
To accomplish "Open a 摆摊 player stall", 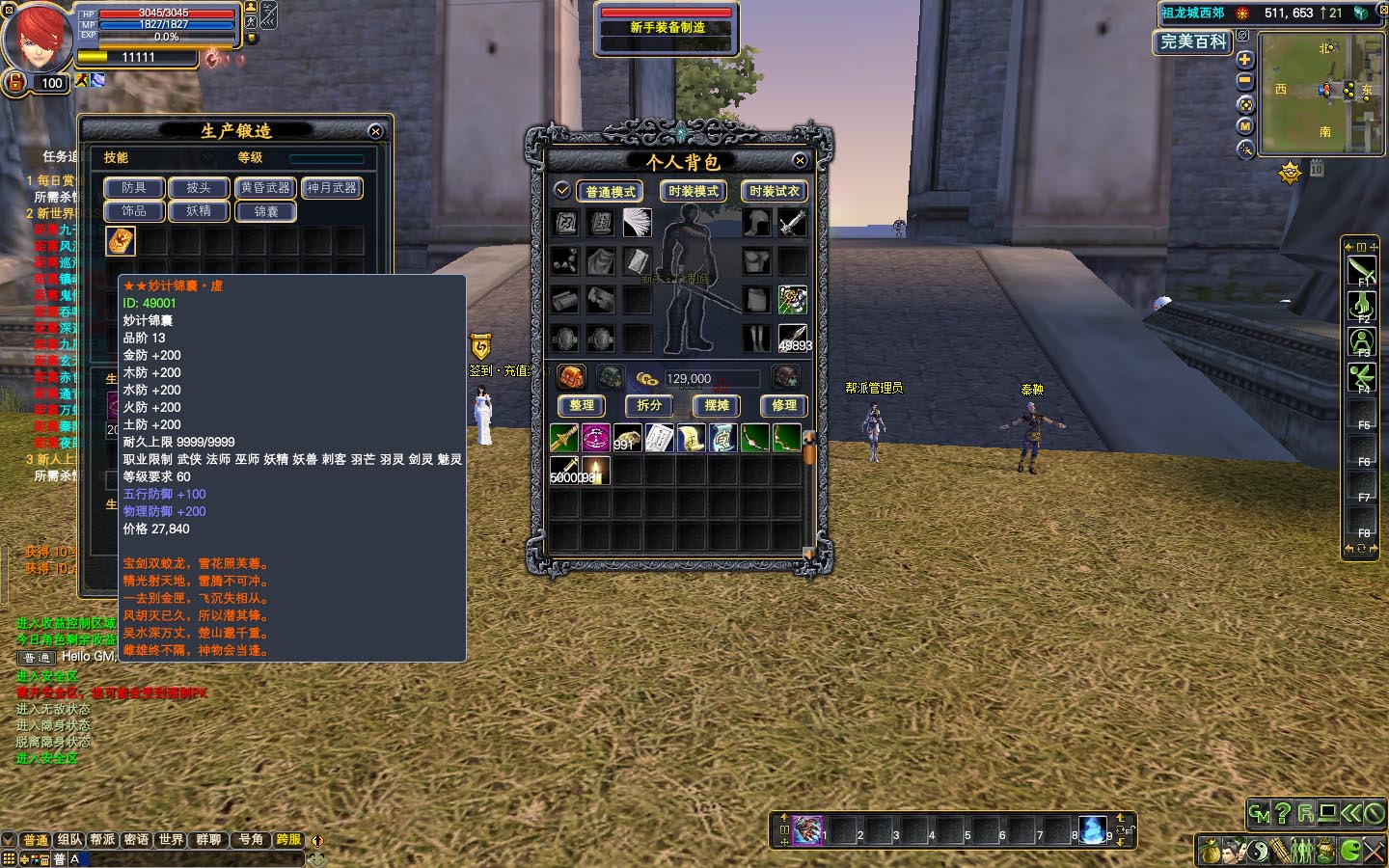I will (x=717, y=405).
